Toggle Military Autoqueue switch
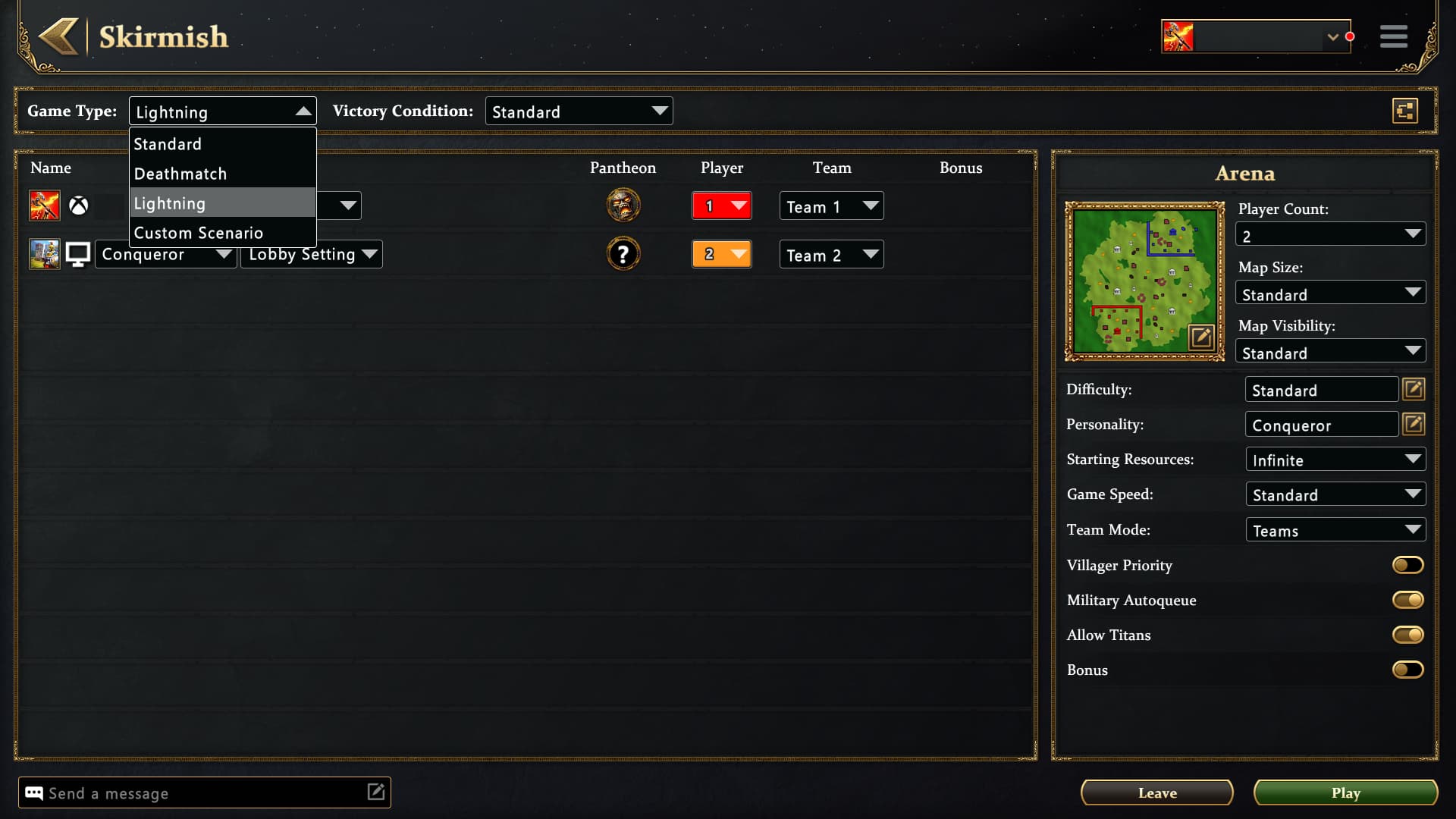The image size is (1456, 819). click(1407, 600)
